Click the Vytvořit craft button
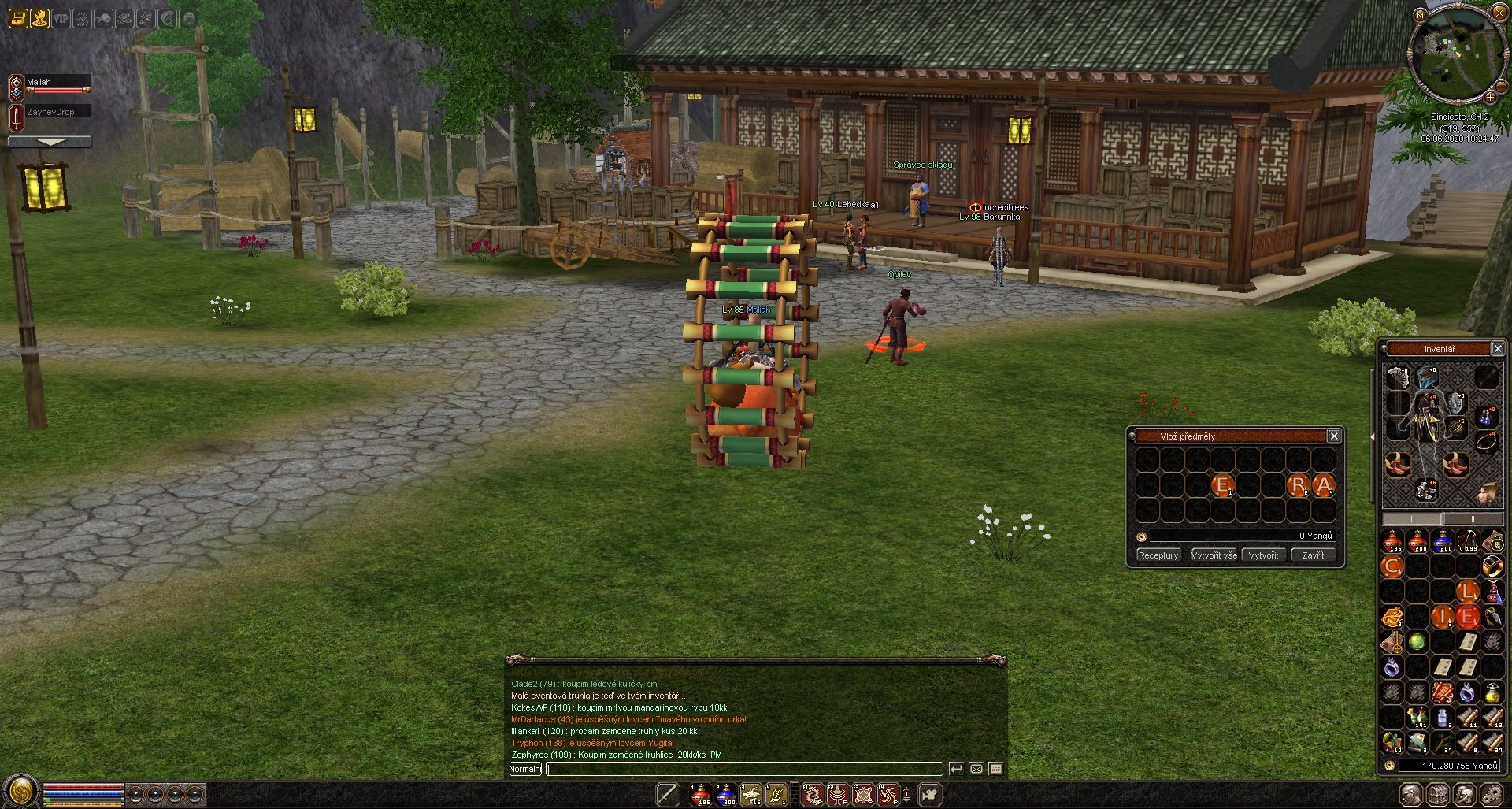Viewport: 1512px width, 809px height. coord(1263,555)
